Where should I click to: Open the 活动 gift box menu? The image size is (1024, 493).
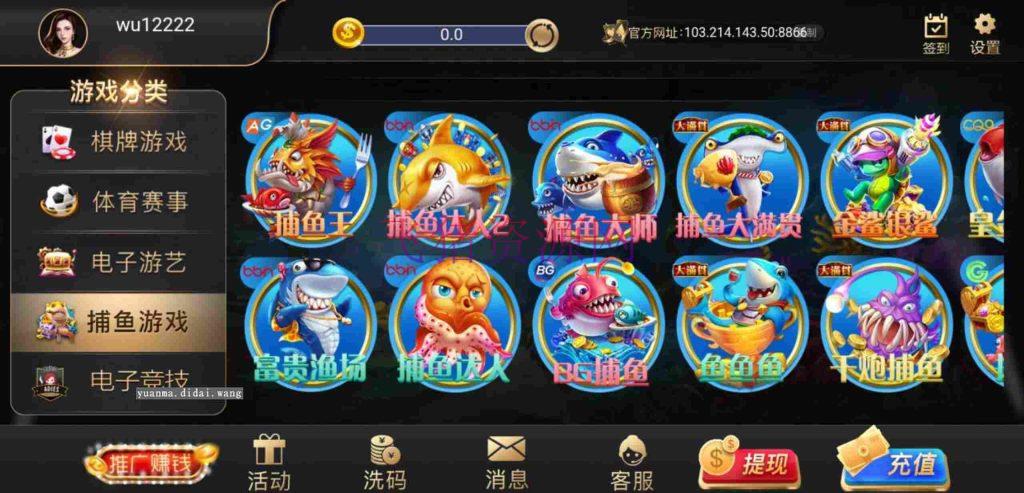coord(269,462)
